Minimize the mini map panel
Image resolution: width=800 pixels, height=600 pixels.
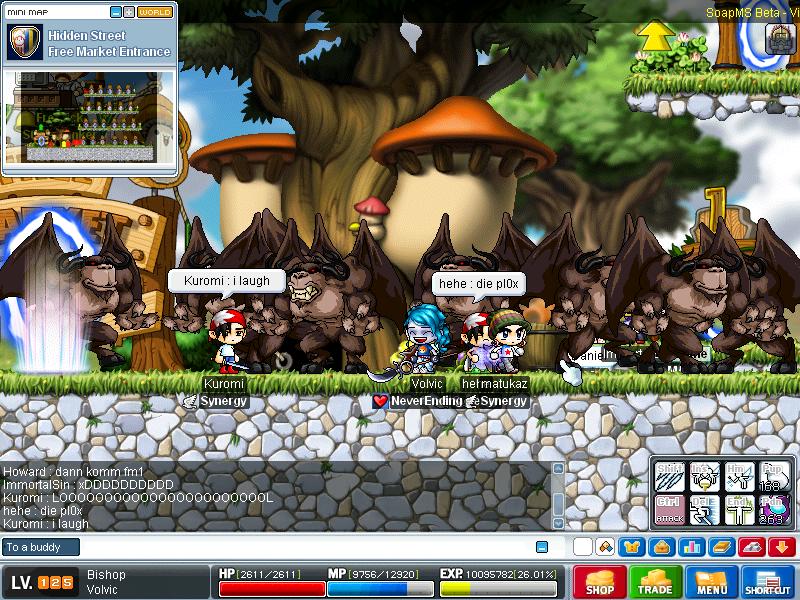pyautogui.click(x=116, y=12)
